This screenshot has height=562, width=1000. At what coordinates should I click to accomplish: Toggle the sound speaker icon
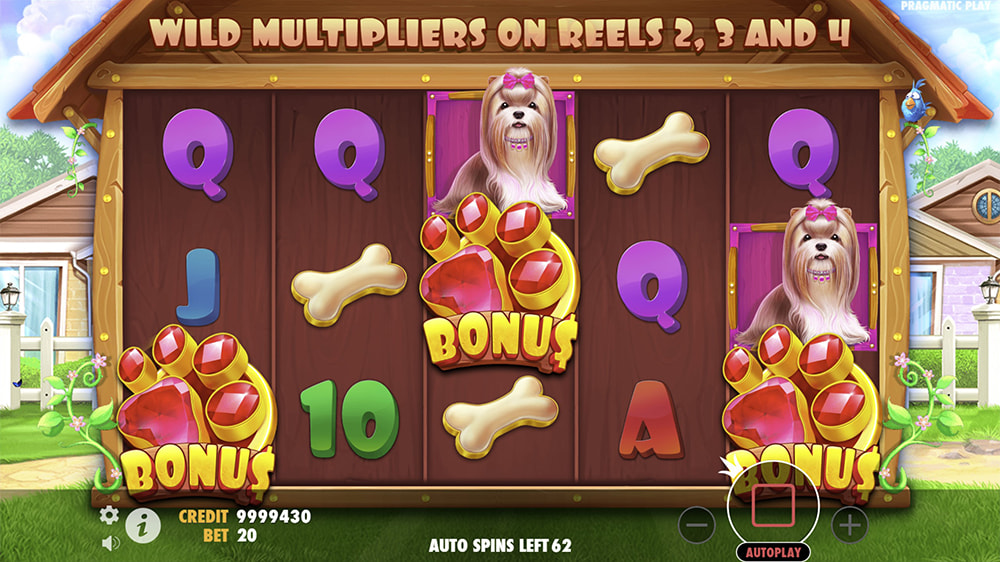coord(109,543)
